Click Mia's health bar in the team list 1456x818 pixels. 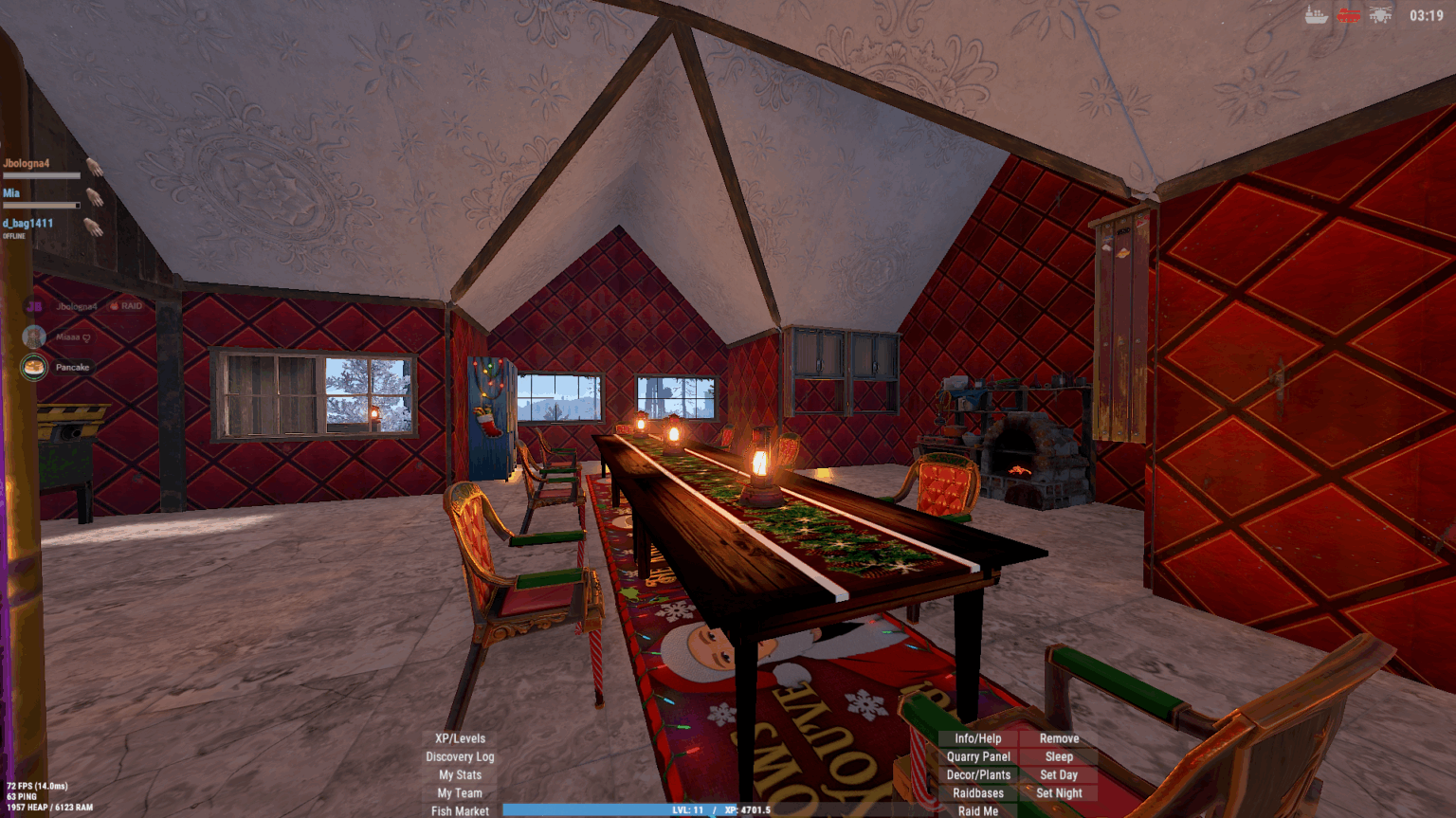41,205
